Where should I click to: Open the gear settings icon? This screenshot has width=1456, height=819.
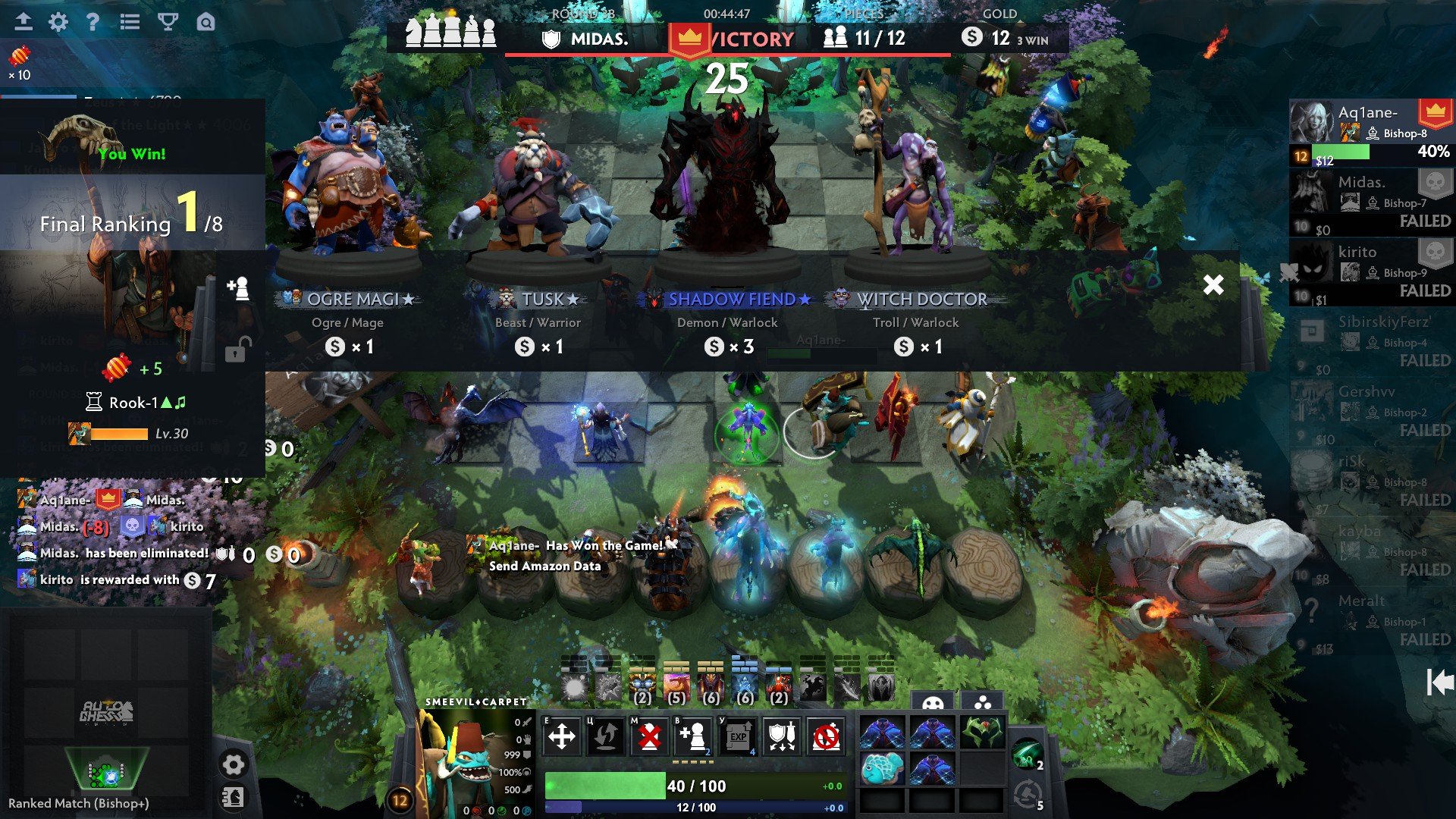tap(58, 22)
